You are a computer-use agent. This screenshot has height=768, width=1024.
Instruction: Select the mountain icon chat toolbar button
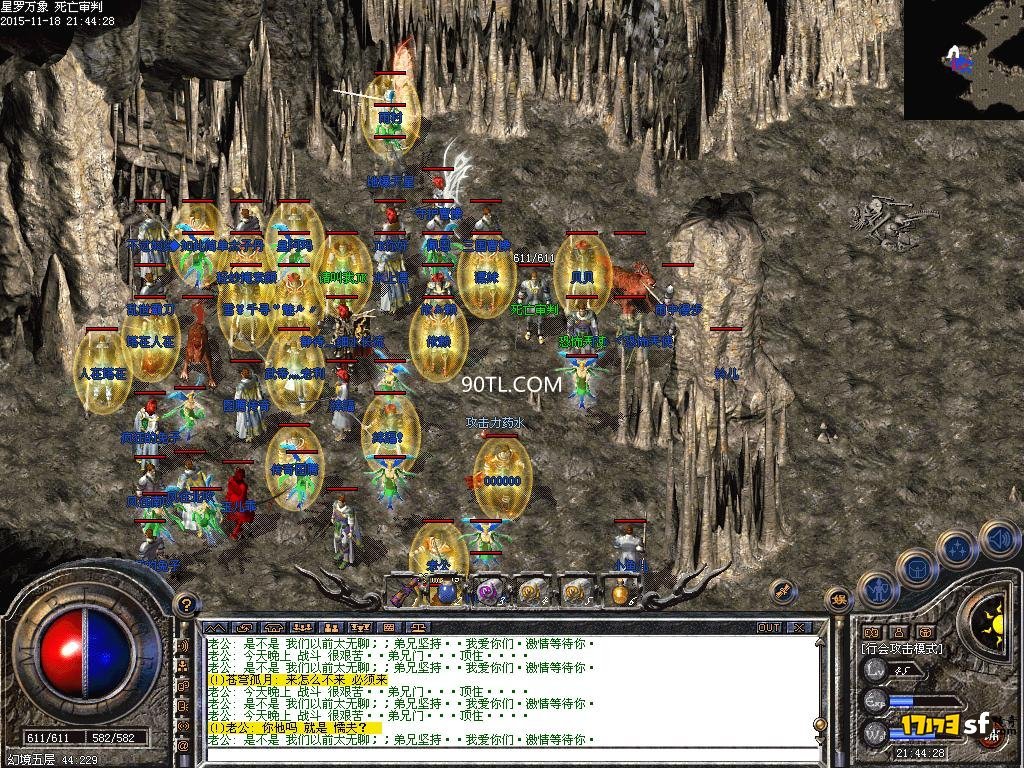point(217,628)
